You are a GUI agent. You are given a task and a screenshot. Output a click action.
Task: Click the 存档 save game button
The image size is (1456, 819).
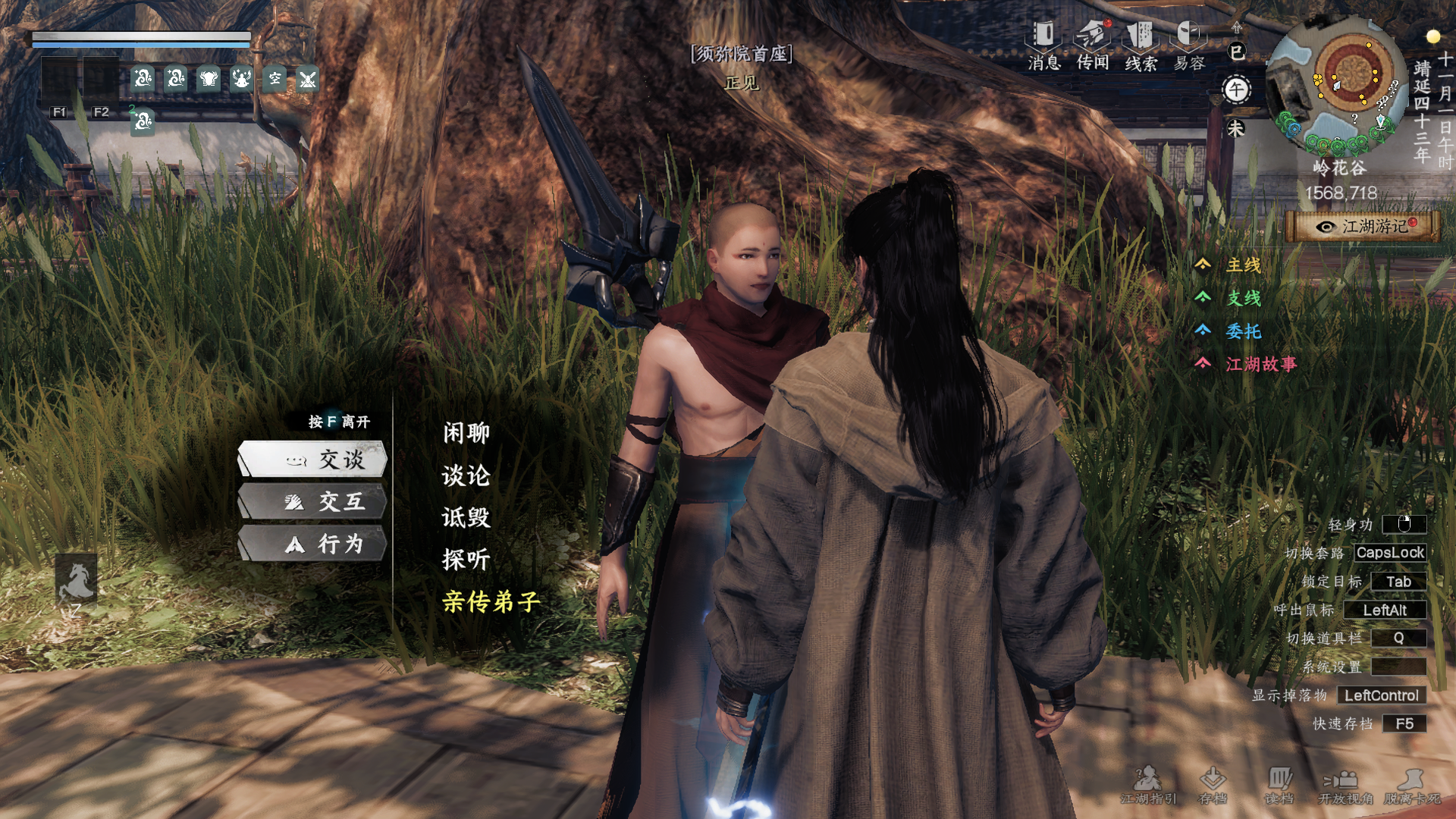click(1213, 785)
